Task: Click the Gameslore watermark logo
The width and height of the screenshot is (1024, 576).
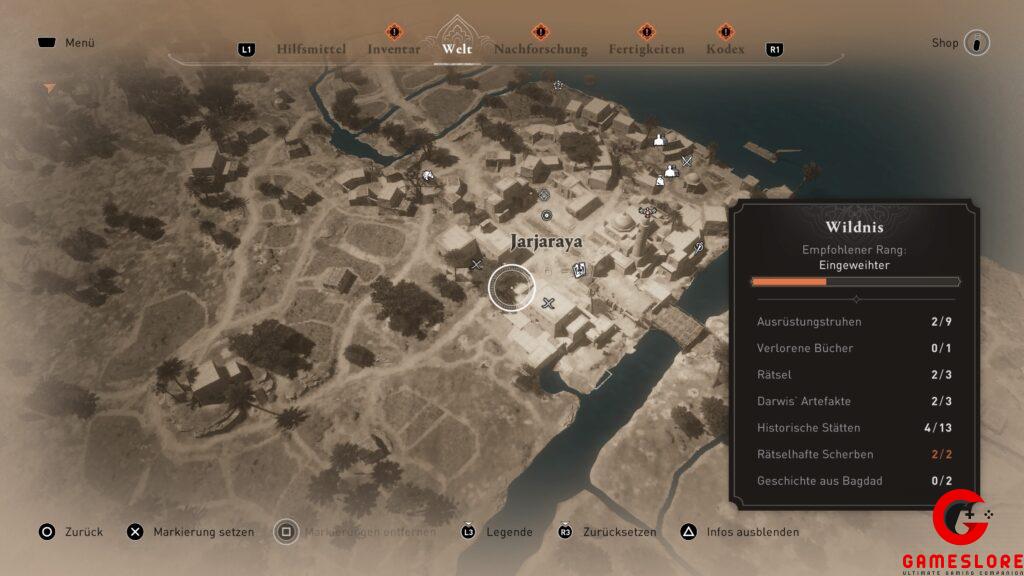Action: (960, 530)
